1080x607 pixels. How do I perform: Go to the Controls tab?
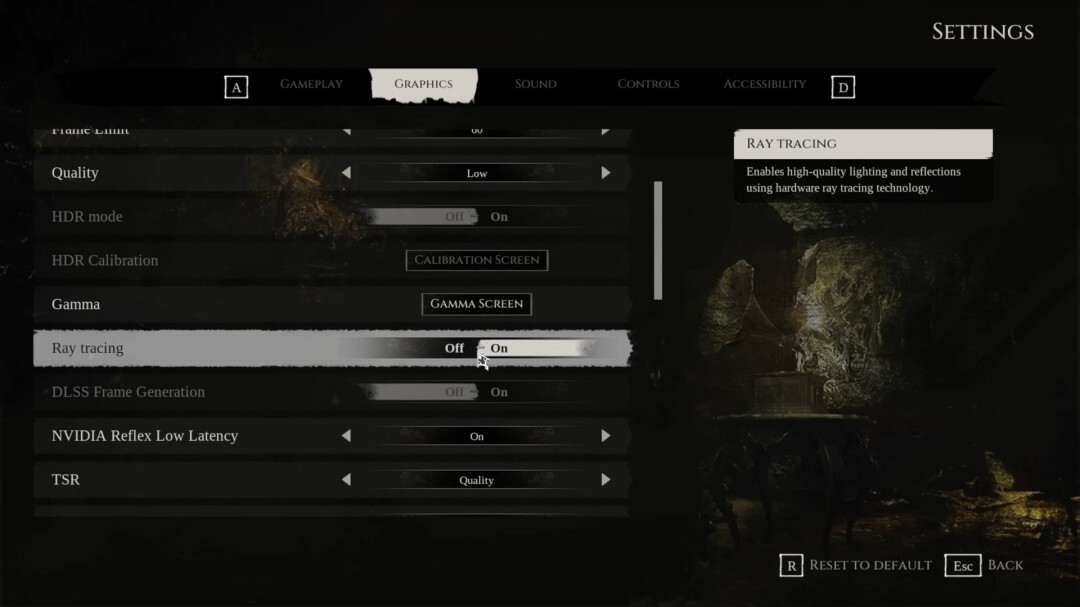pos(648,84)
